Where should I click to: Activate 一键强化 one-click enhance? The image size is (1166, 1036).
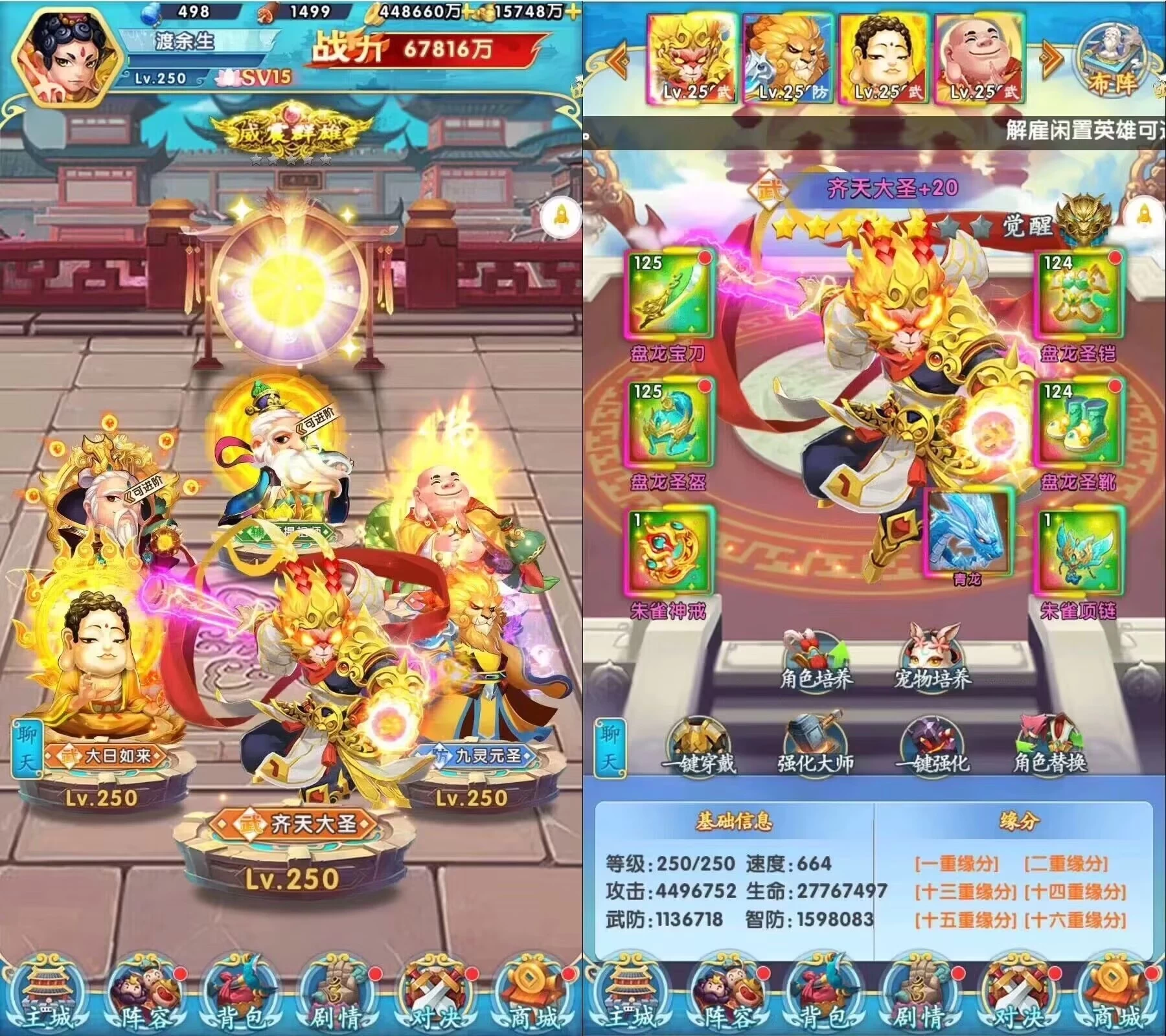(x=932, y=745)
